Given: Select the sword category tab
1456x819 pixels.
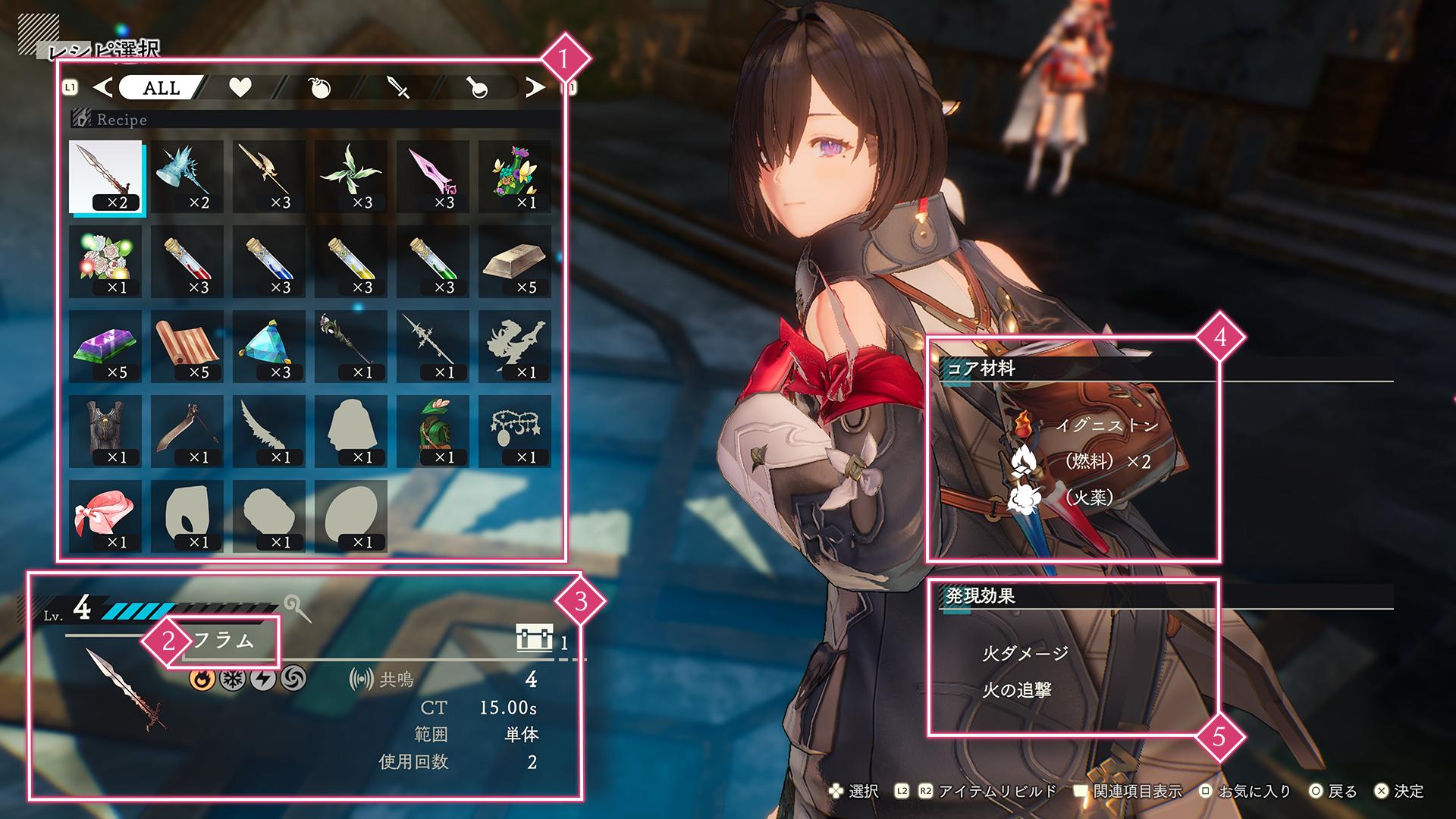Looking at the screenshot, I should [398, 88].
